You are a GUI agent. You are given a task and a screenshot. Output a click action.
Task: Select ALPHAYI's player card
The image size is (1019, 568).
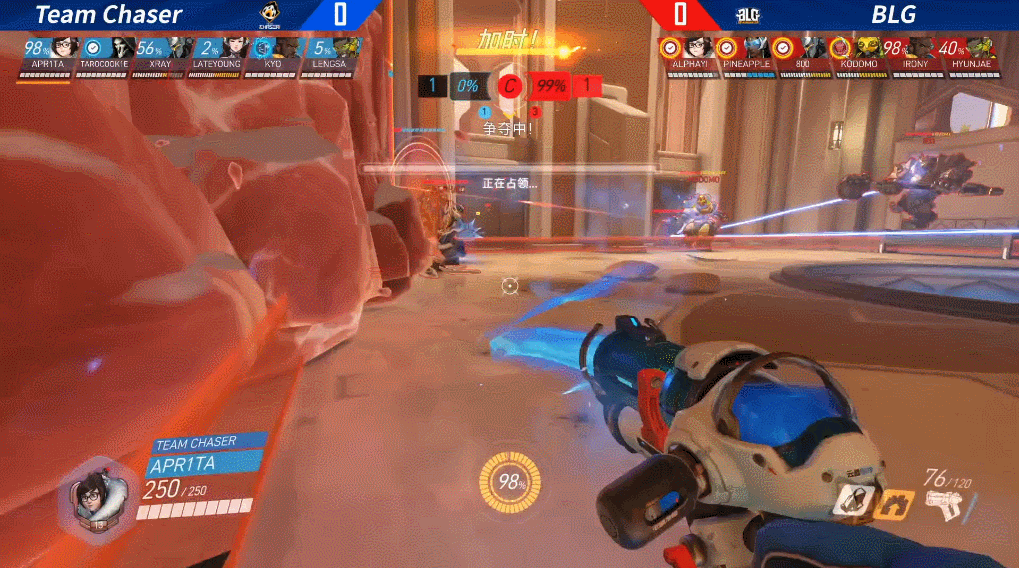pyautogui.click(x=688, y=55)
